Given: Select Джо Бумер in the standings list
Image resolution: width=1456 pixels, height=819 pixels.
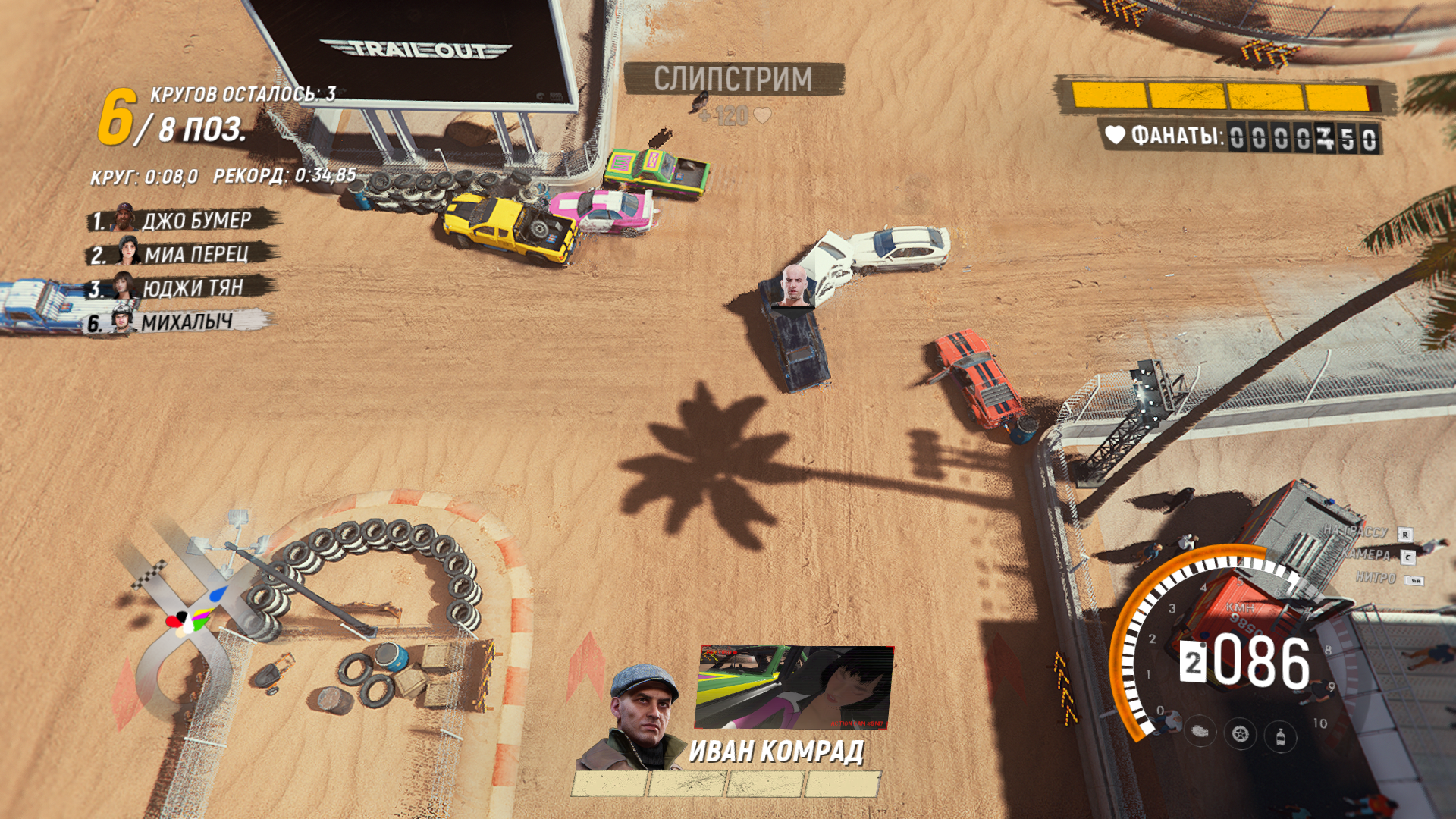Looking at the screenshot, I should [x=182, y=221].
